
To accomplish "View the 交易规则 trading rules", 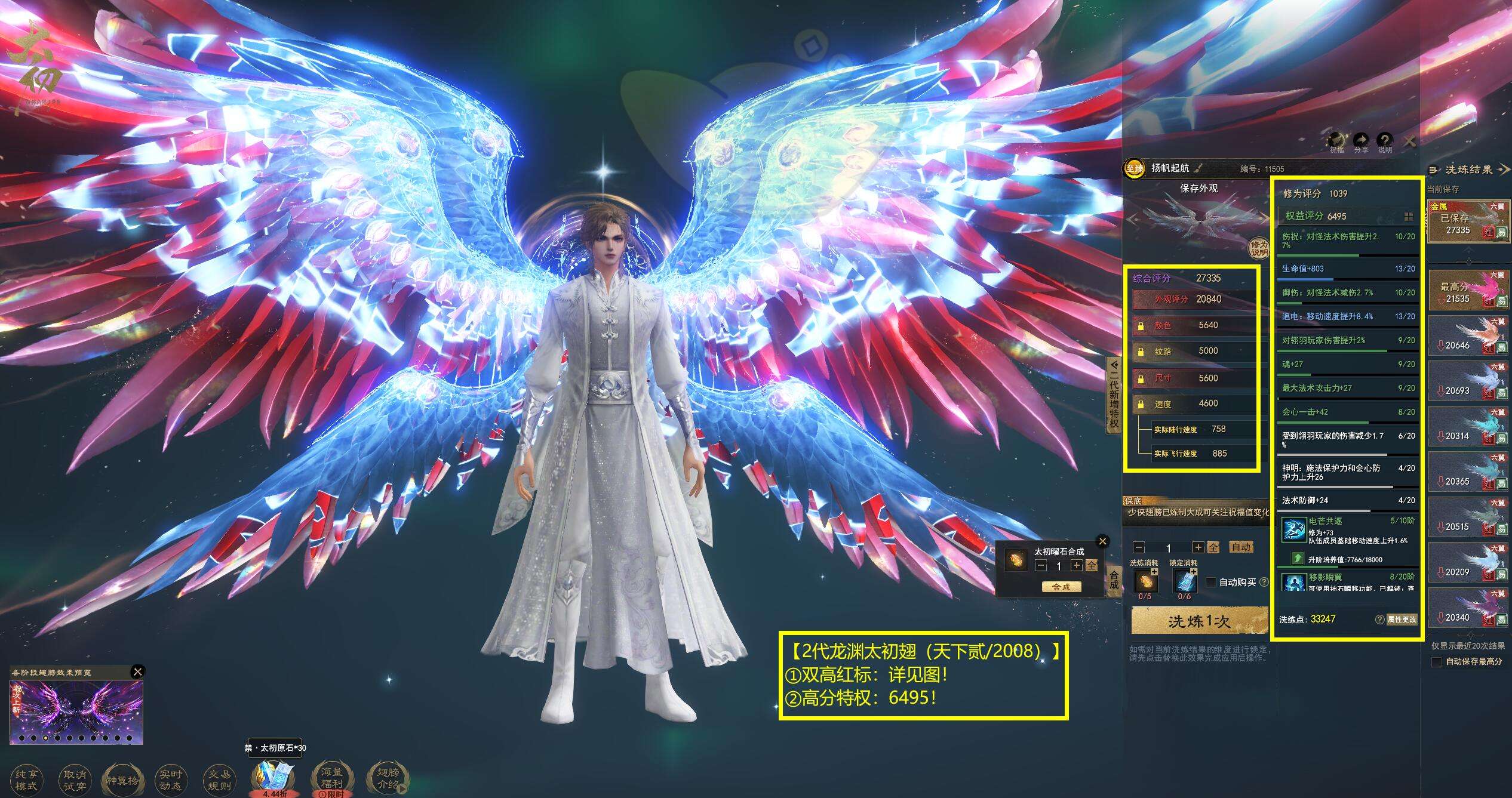I will coord(219,779).
